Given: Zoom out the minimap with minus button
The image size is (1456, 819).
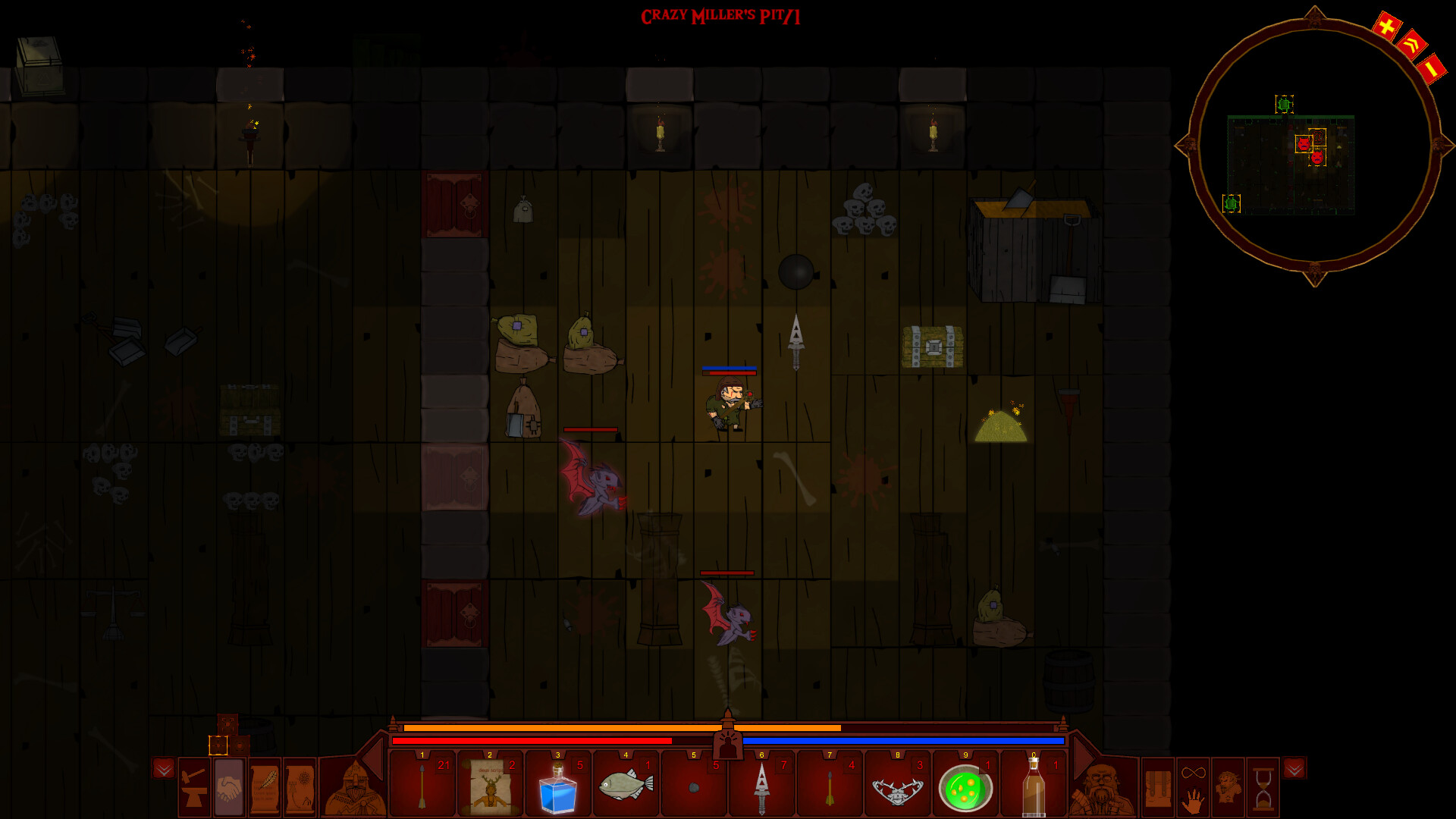Looking at the screenshot, I should [1432, 68].
